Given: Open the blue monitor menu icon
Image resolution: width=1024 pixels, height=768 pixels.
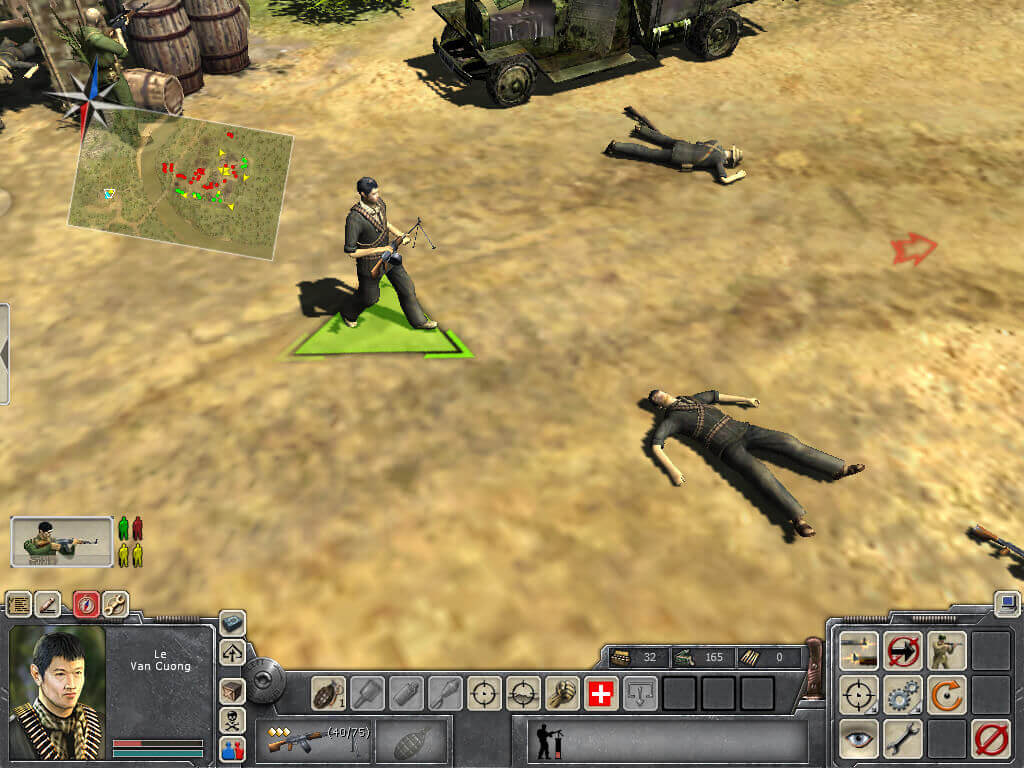Looking at the screenshot, I should (x=1007, y=604).
